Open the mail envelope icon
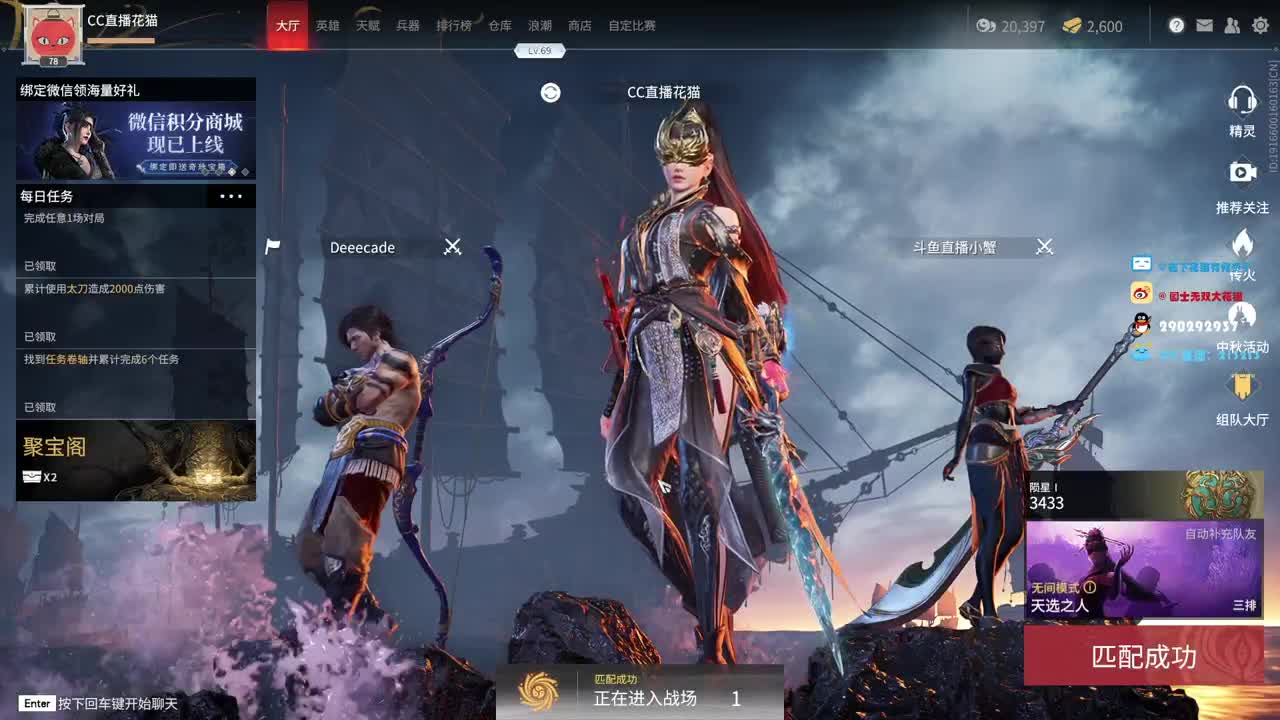This screenshot has height=720, width=1280. [x=1204, y=25]
